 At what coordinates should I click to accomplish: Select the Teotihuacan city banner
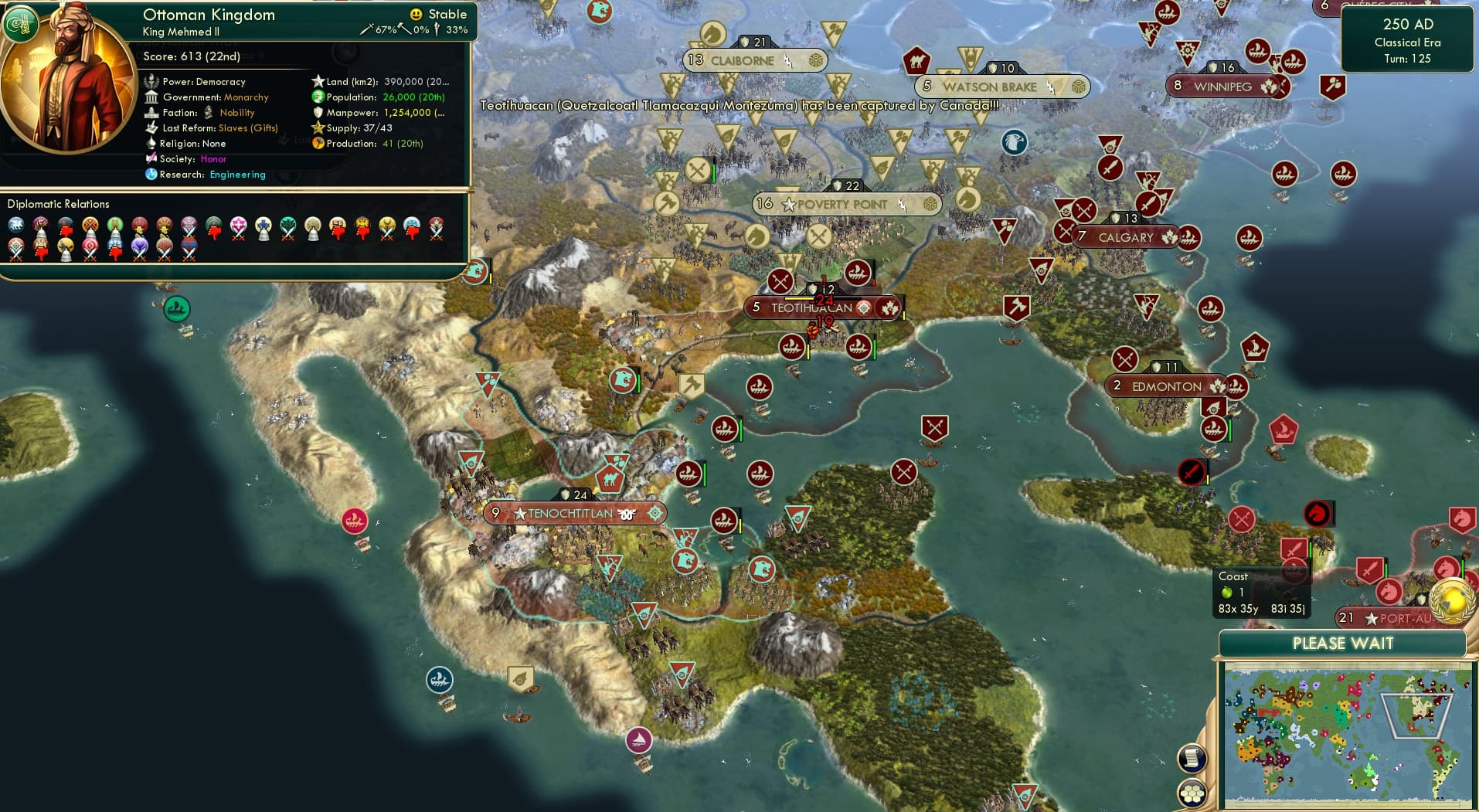pos(822,307)
